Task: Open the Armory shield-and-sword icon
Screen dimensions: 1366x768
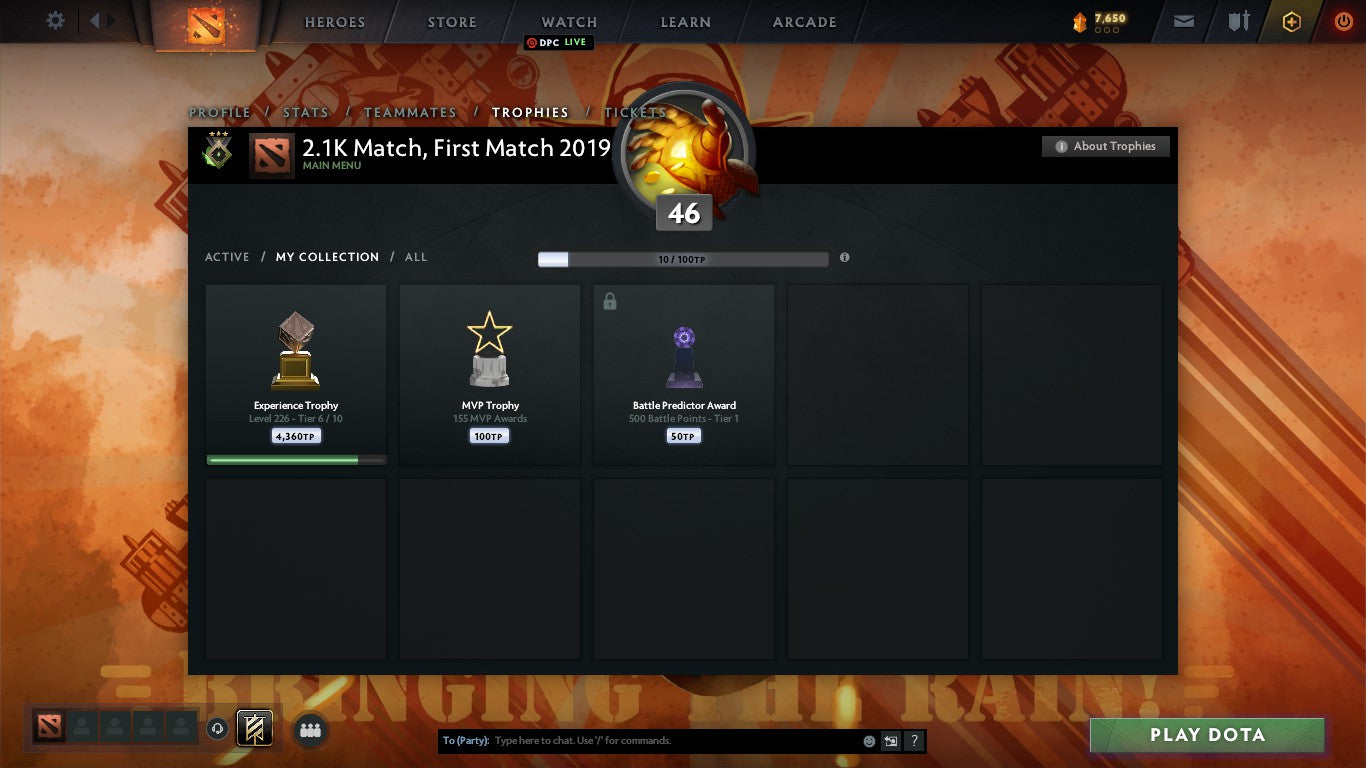Action: [x=1239, y=21]
